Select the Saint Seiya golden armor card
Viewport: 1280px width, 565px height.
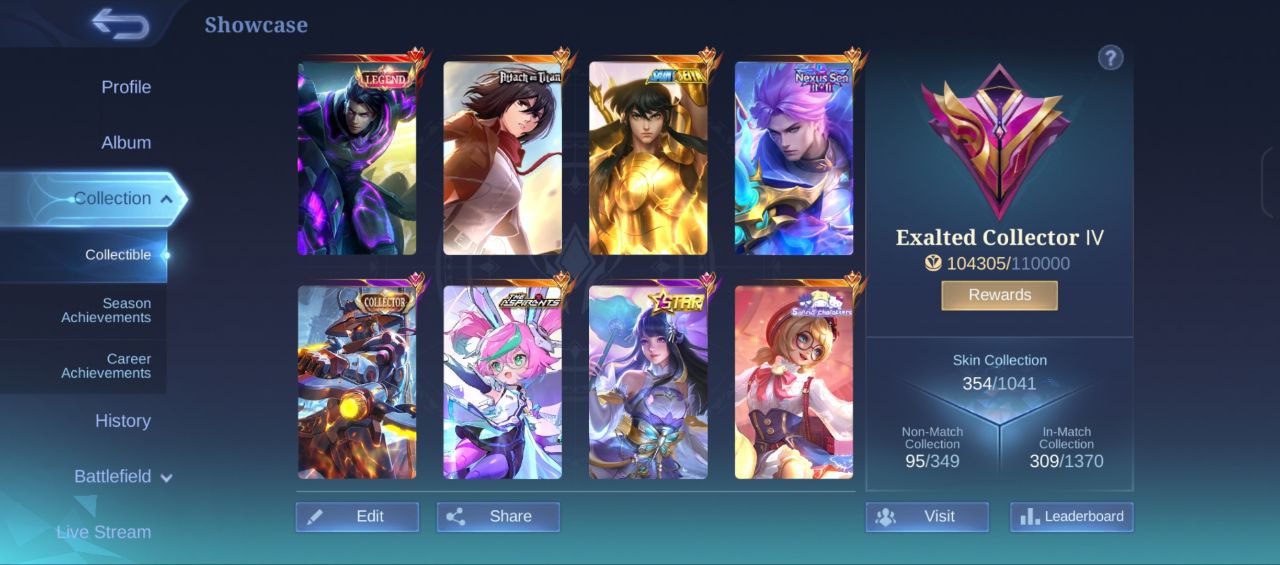pyautogui.click(x=648, y=159)
